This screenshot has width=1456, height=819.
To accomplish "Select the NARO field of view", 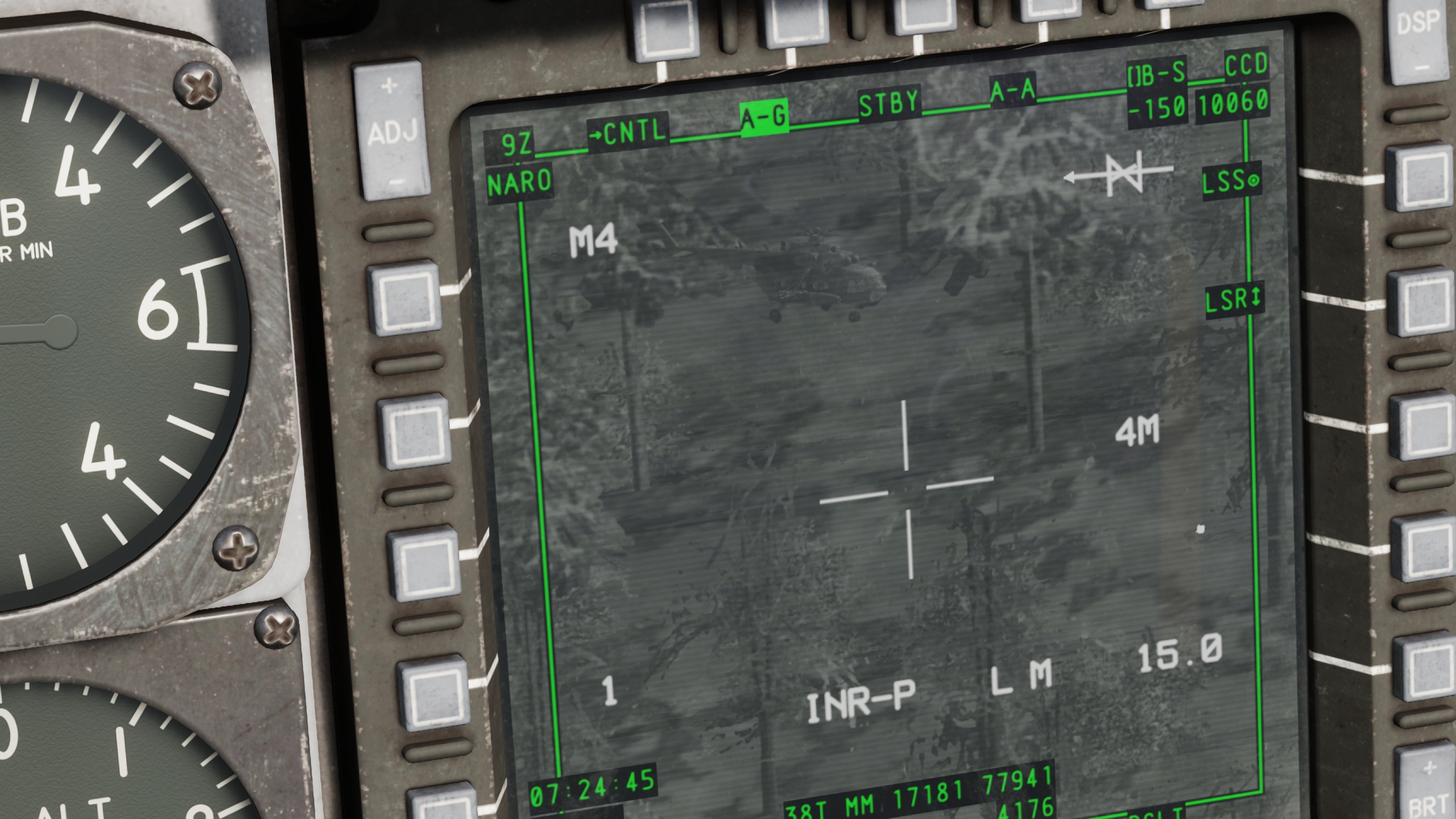I will coord(519,182).
